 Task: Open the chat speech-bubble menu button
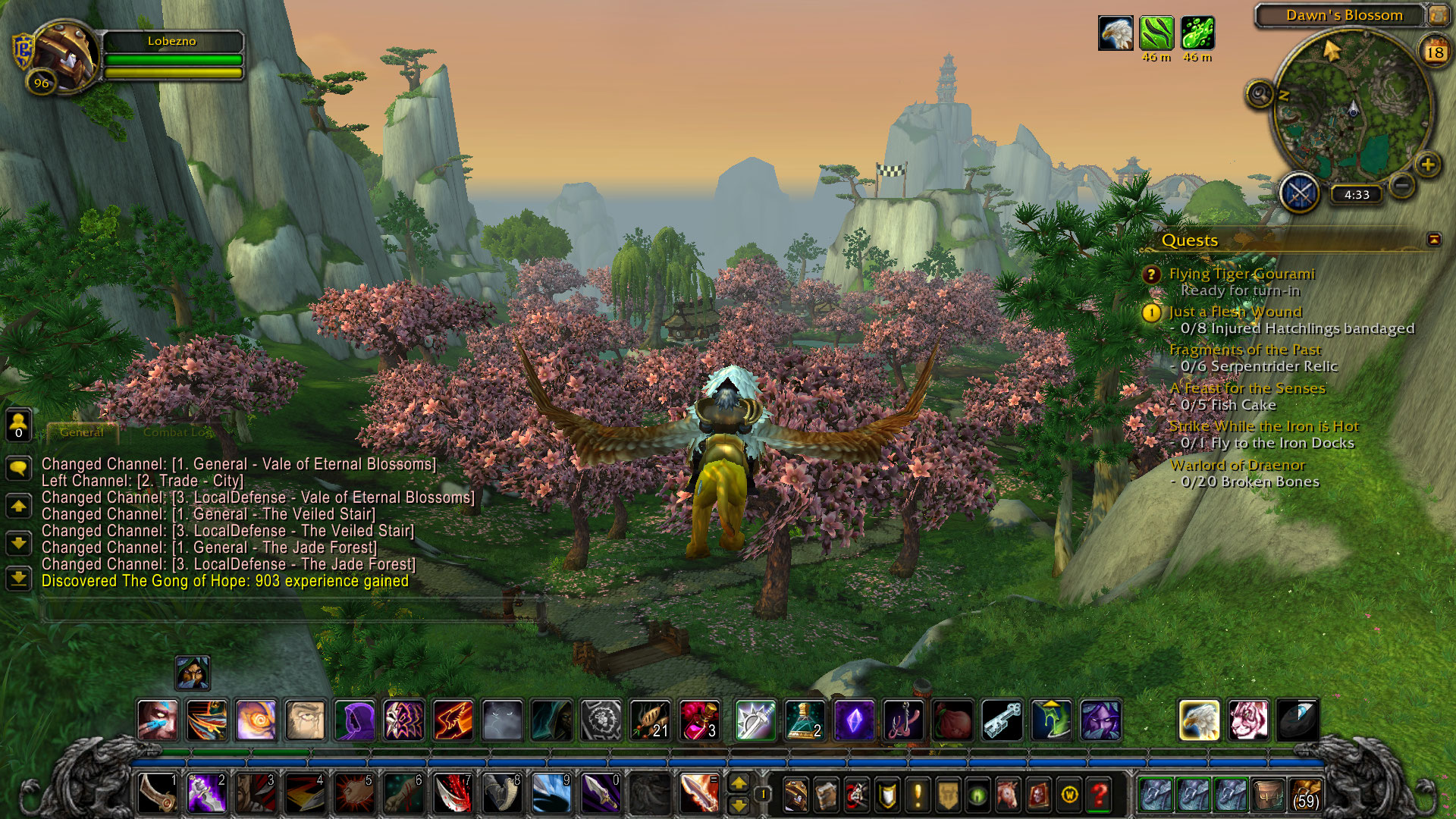18,468
